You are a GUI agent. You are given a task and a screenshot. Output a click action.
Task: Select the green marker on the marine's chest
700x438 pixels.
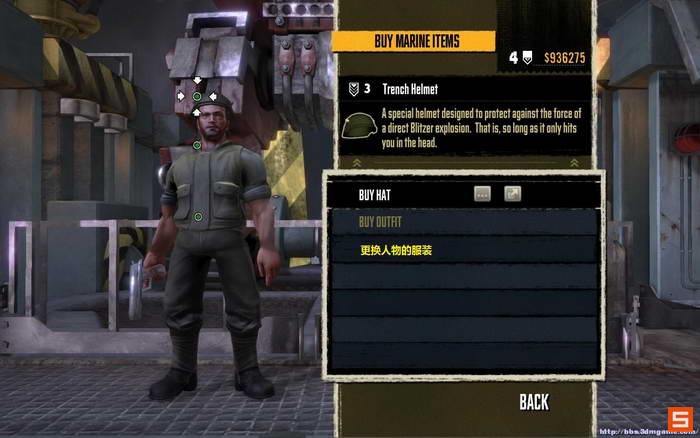pyautogui.click(x=198, y=216)
